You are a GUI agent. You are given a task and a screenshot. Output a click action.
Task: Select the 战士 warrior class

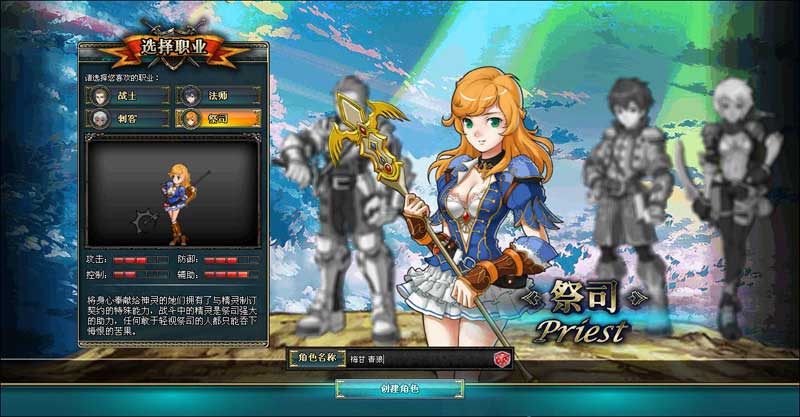click(x=130, y=96)
